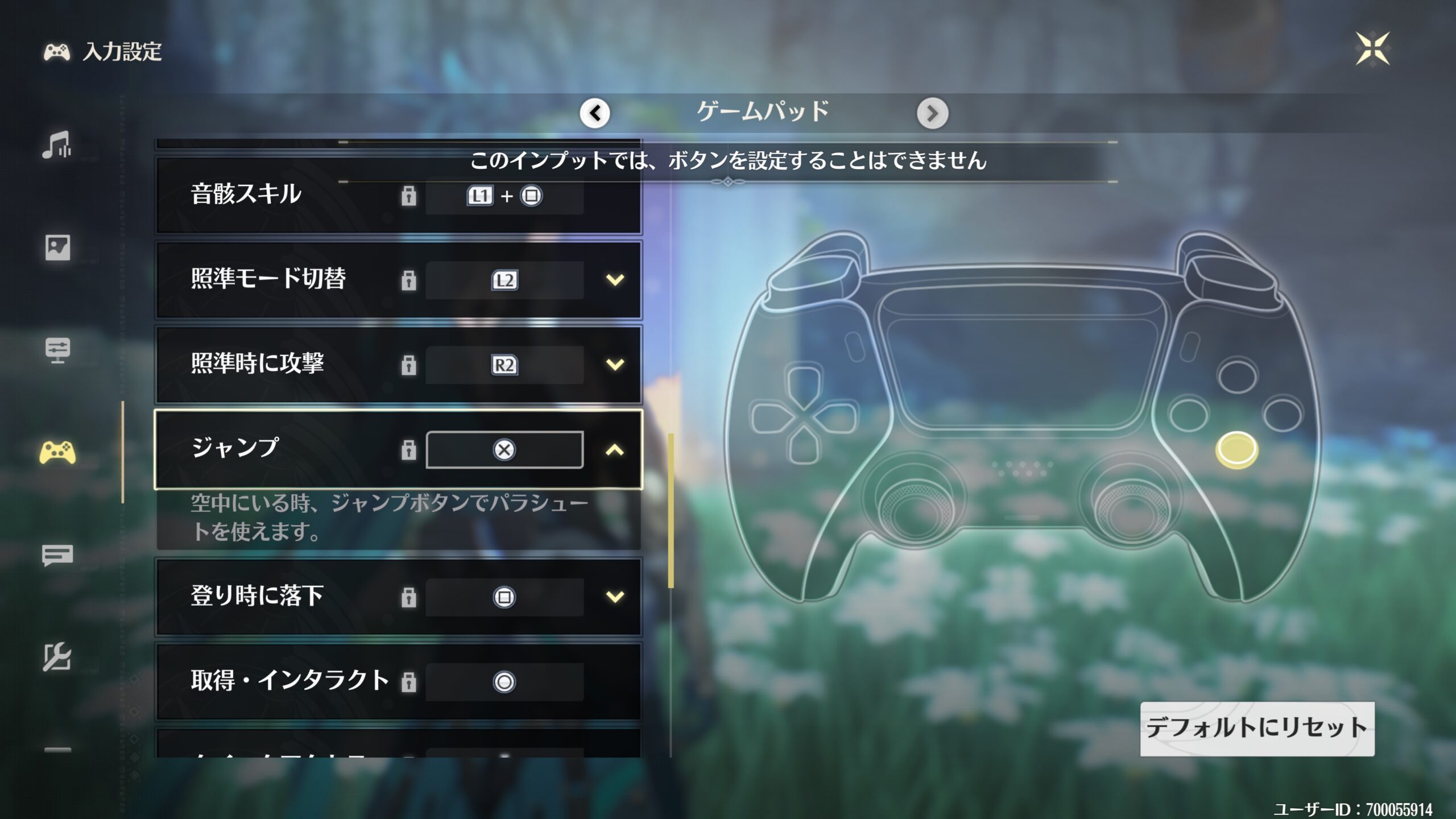Expand the 照準時に攻撃 row details
Image resolution: width=1456 pixels, height=819 pixels.
coord(615,364)
